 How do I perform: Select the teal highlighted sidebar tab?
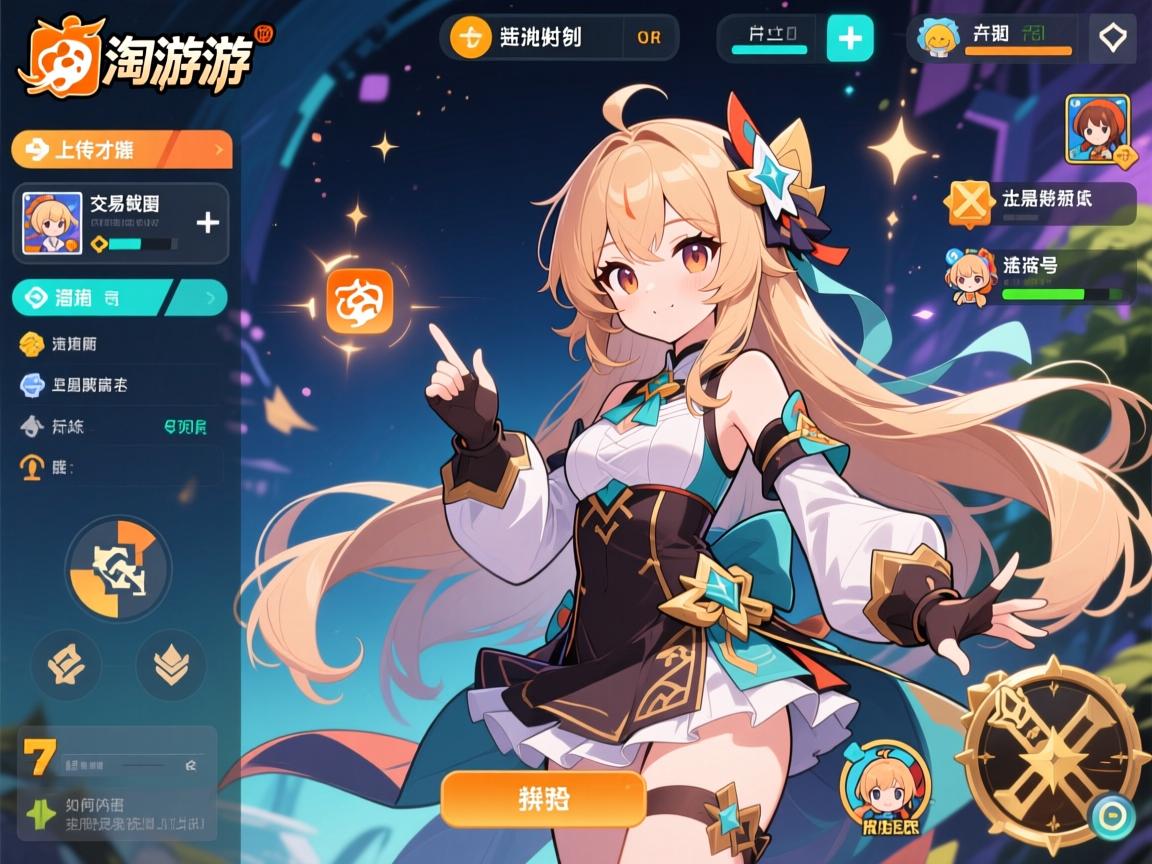click(x=119, y=297)
